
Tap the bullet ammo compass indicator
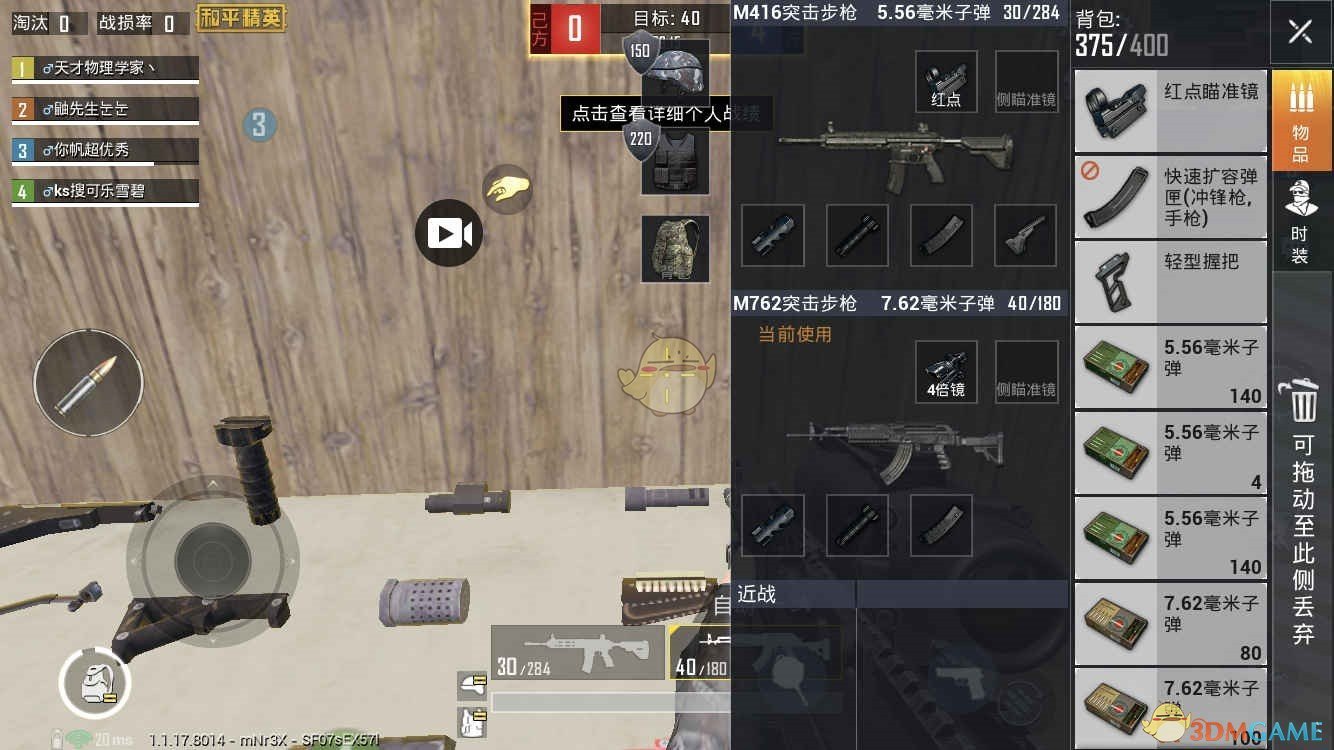[x=88, y=383]
